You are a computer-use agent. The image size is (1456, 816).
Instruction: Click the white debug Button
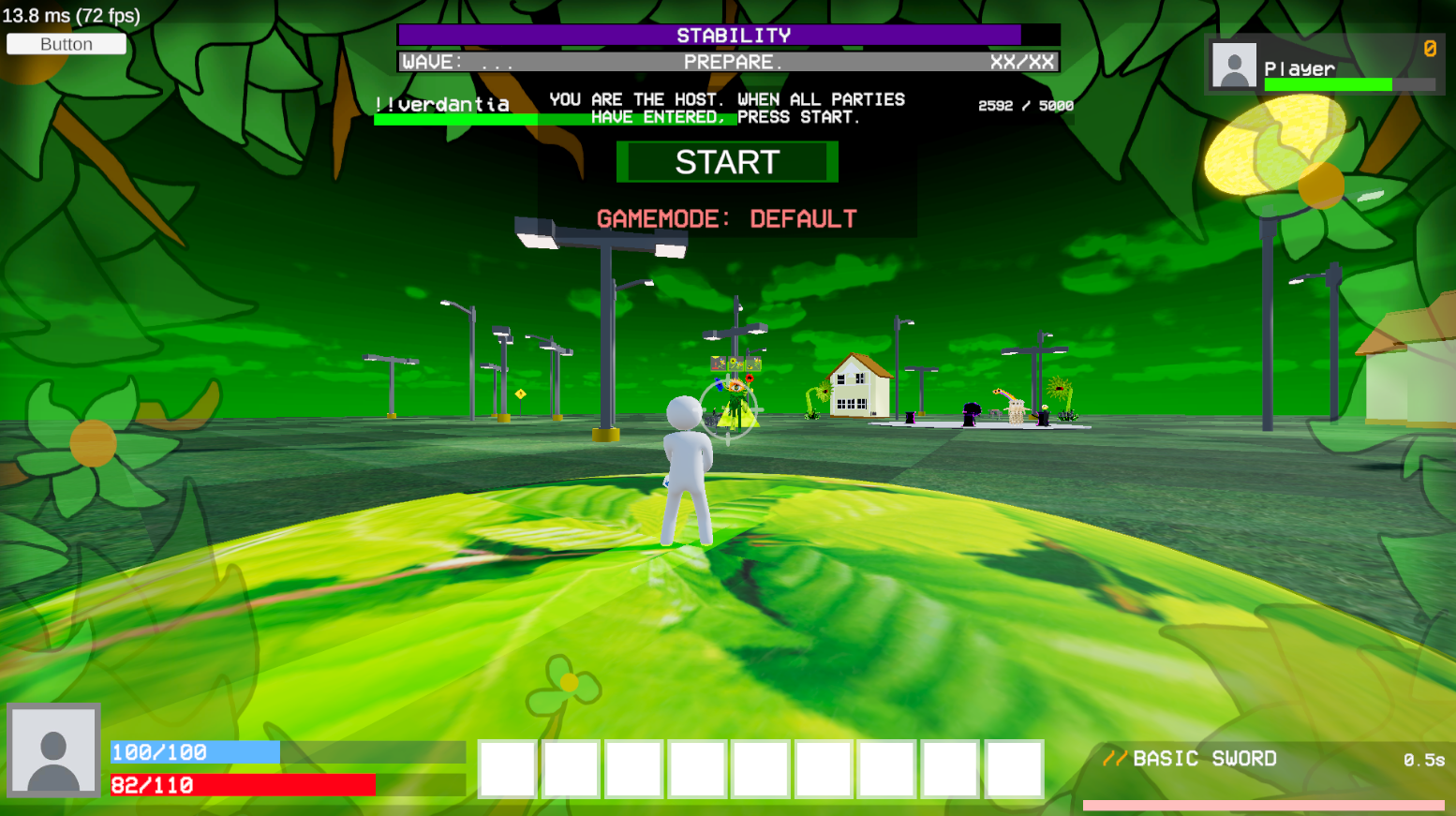pos(67,44)
